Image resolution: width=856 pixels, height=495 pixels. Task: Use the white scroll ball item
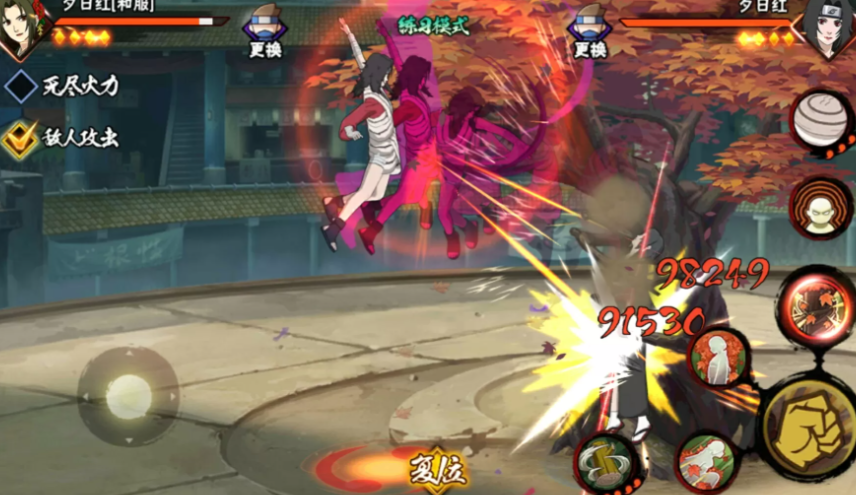coord(822,122)
